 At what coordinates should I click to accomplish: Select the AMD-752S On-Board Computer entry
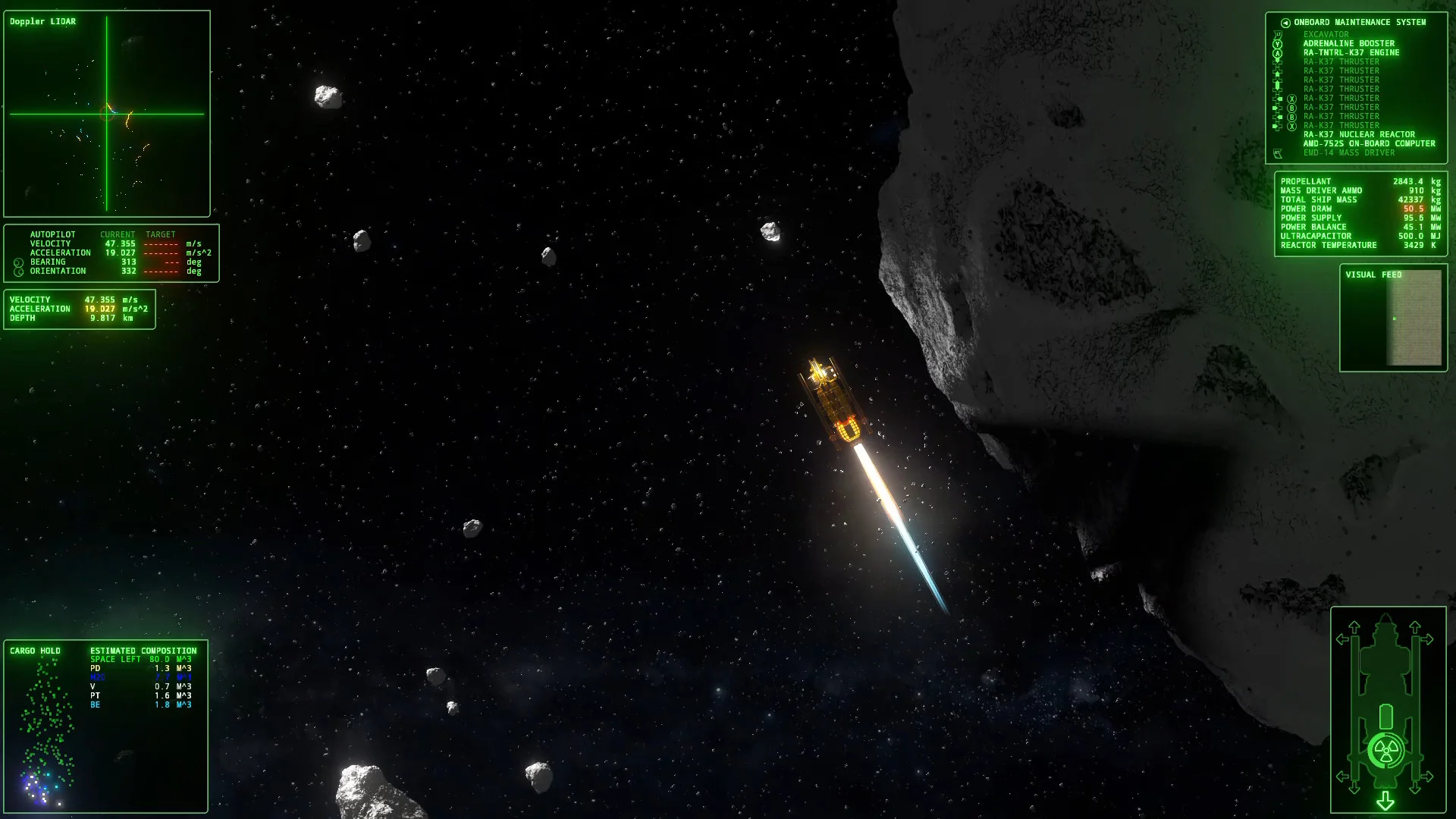click(x=1368, y=143)
